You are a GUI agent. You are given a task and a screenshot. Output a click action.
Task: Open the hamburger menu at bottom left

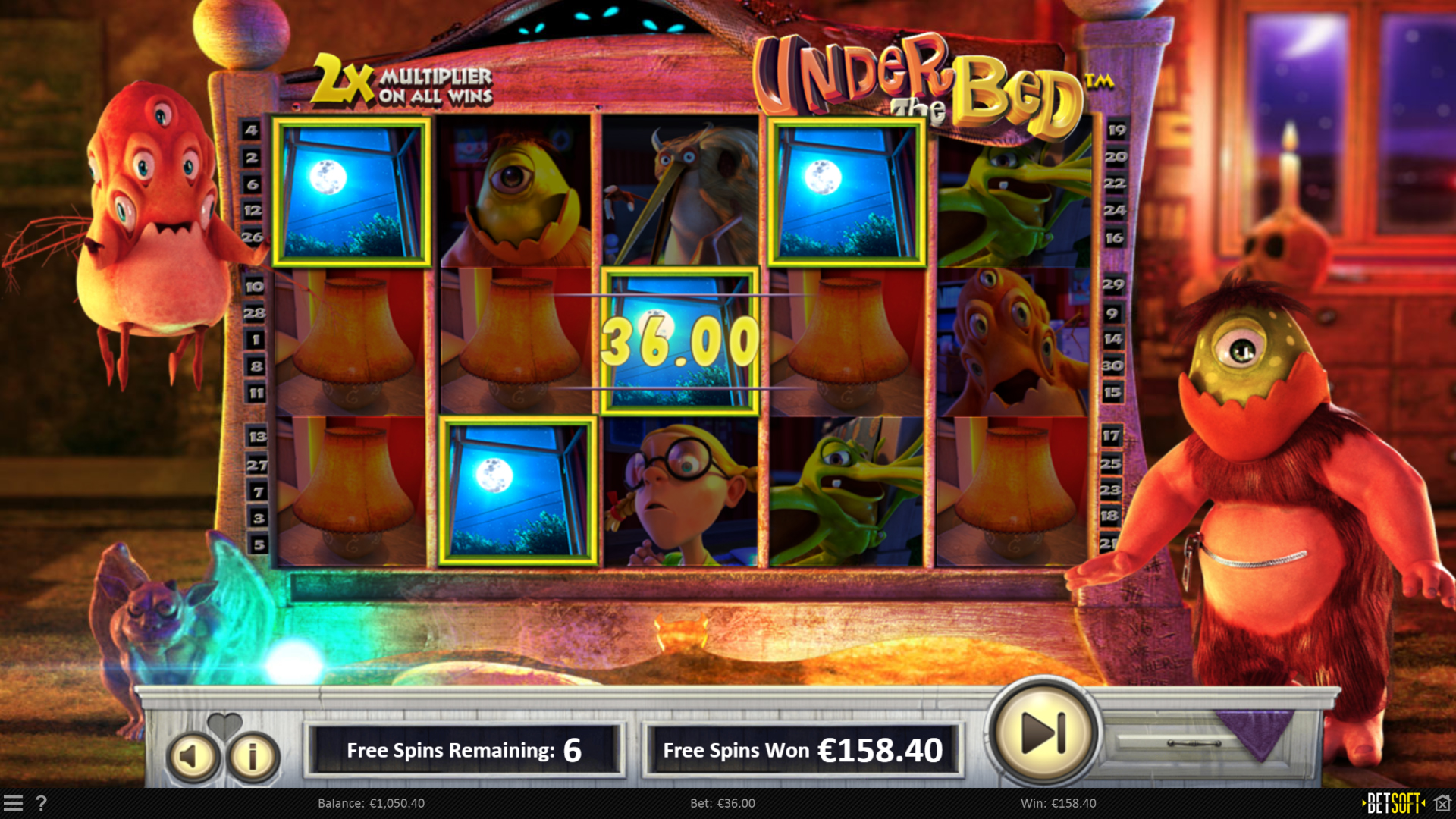coord(15,803)
